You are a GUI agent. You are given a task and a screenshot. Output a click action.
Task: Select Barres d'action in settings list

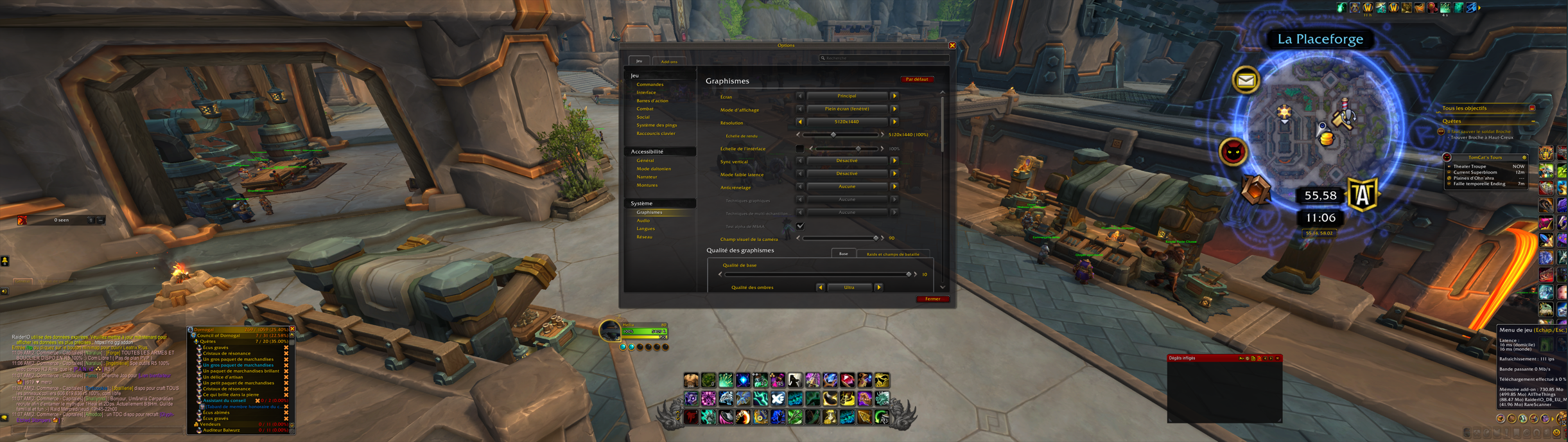652,101
